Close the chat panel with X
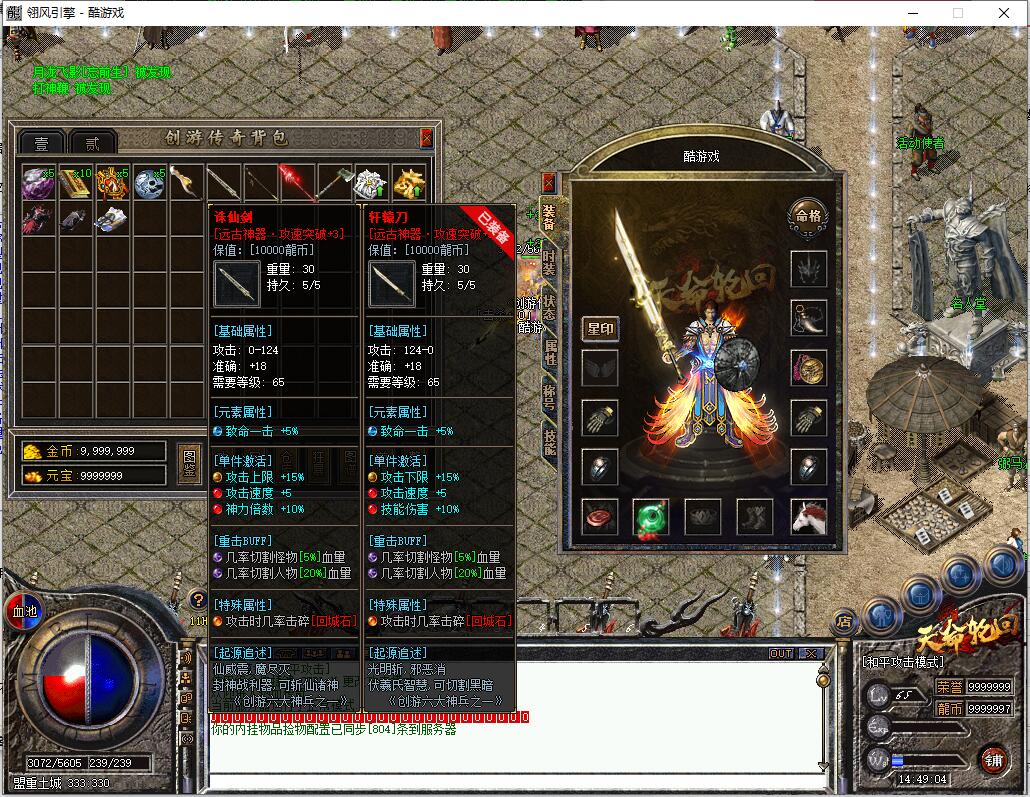Screen dimensions: 1030x797 click(x=812, y=653)
